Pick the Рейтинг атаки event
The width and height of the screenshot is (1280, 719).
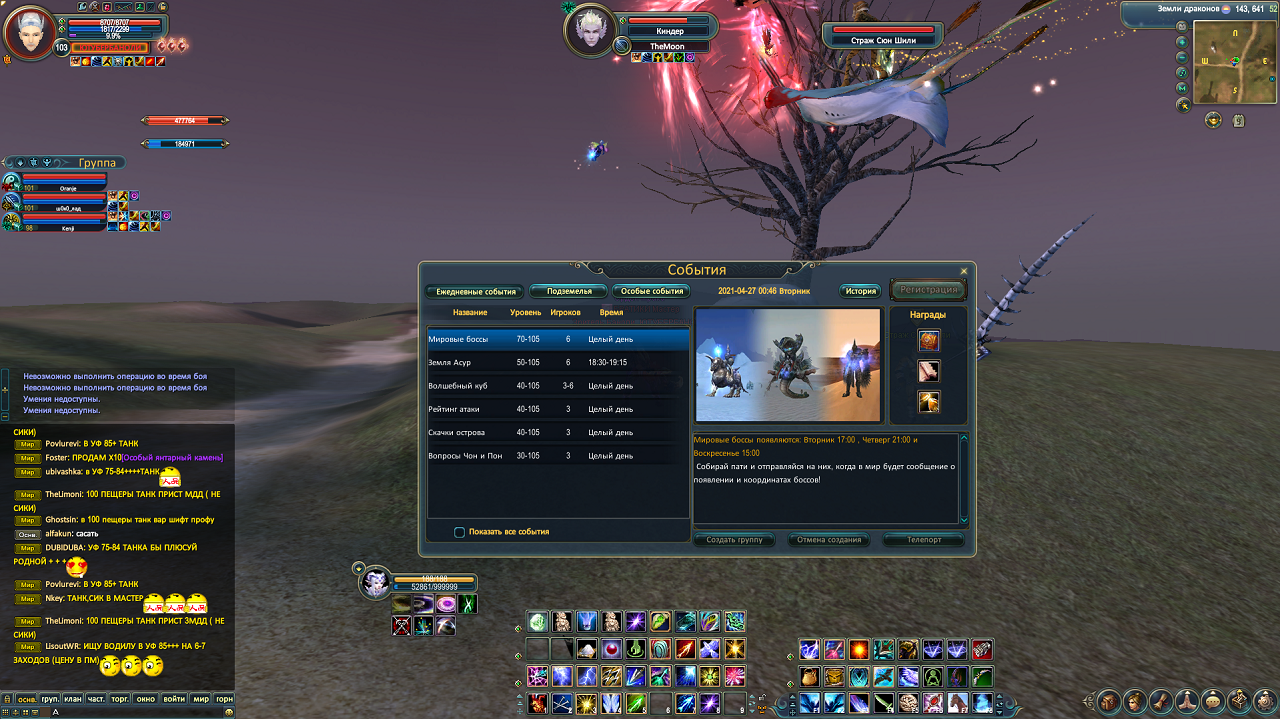pos(558,409)
